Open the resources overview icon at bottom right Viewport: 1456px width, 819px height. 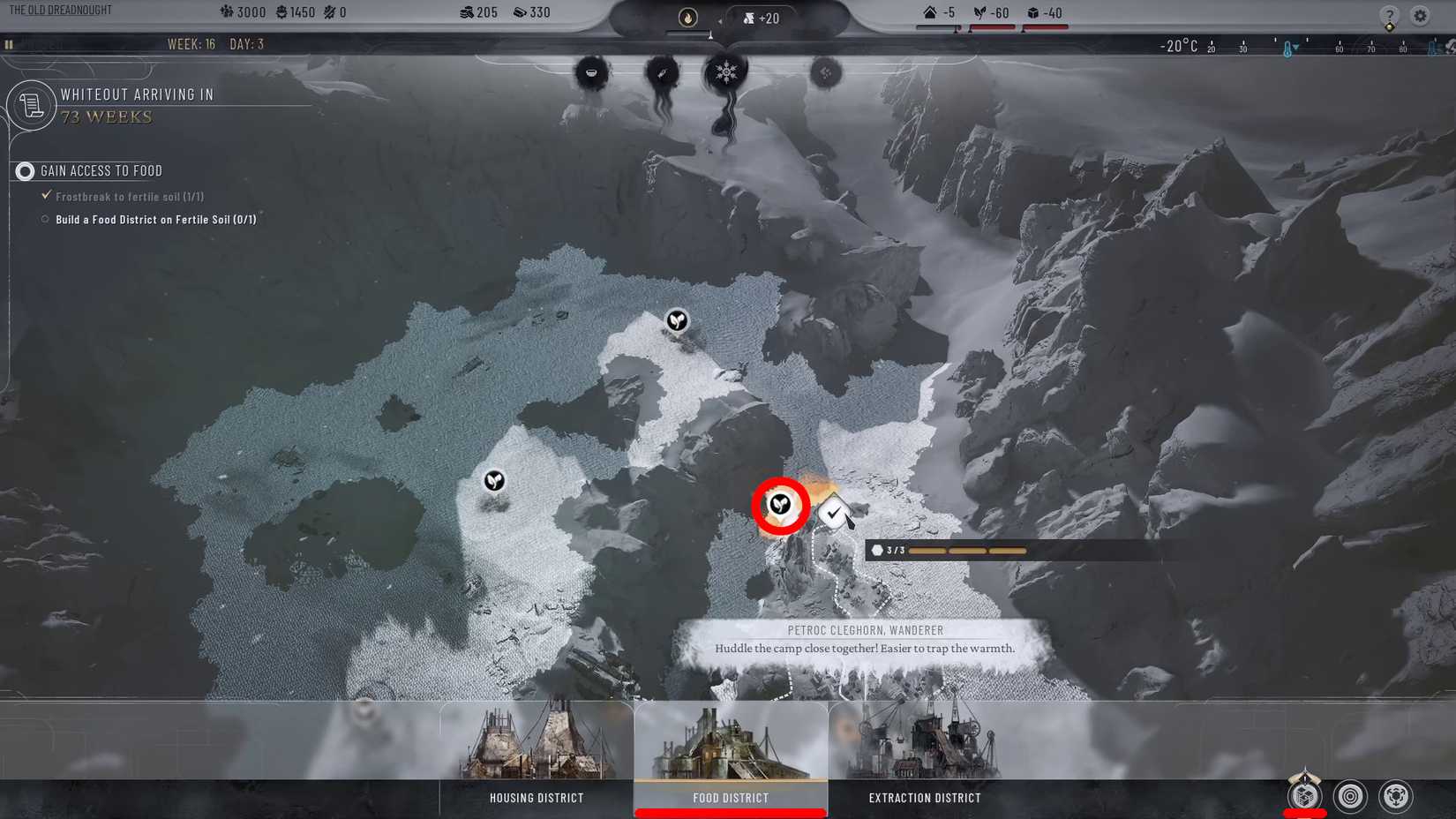[1303, 797]
